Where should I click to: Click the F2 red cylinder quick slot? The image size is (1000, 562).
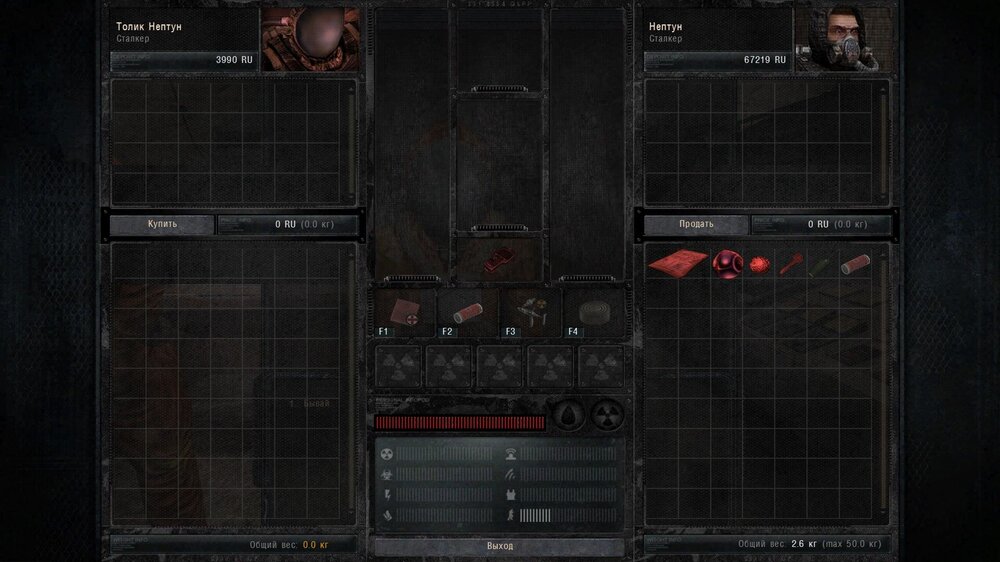(x=468, y=312)
